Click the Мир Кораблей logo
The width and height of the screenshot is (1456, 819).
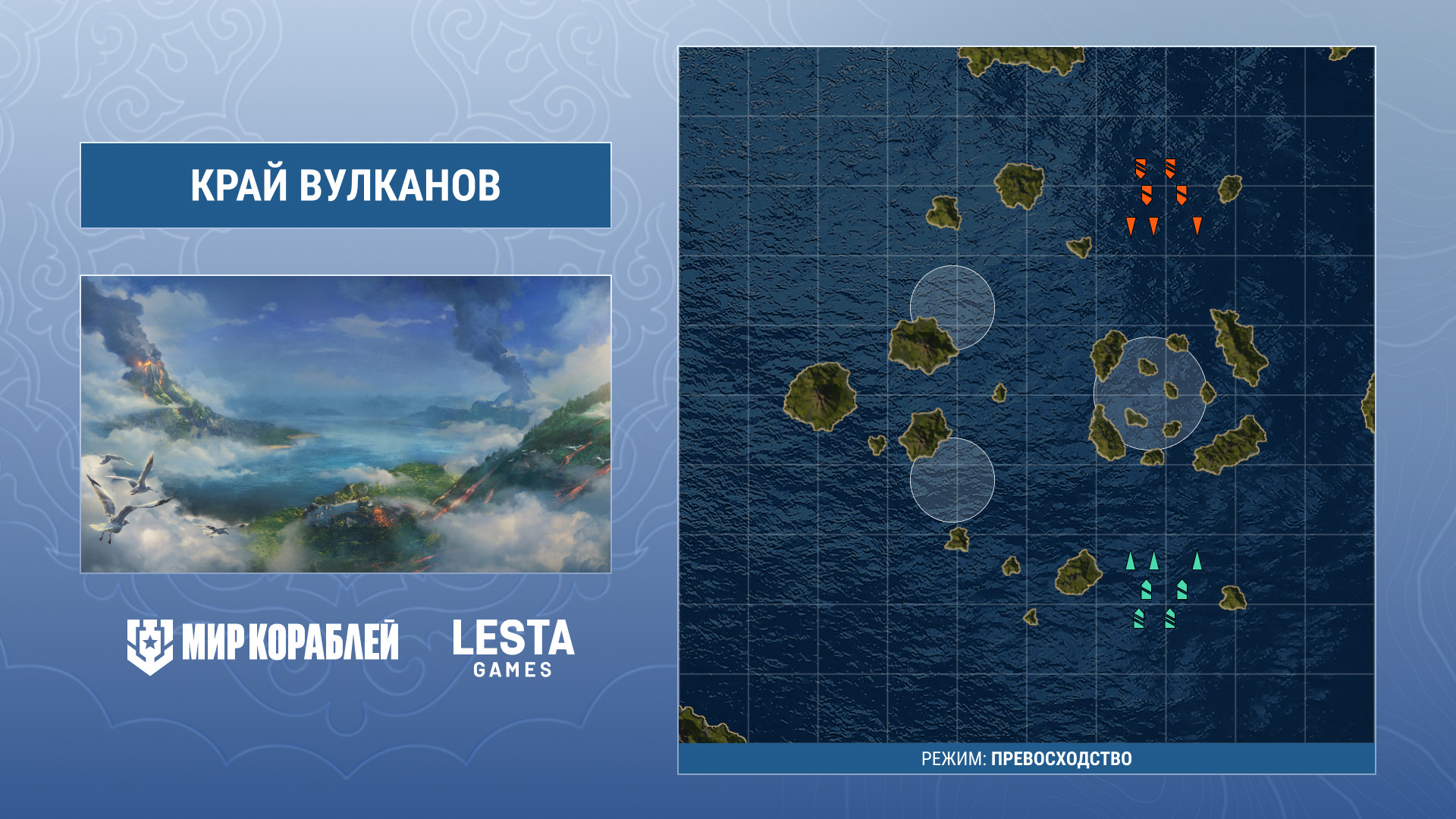tap(262, 645)
